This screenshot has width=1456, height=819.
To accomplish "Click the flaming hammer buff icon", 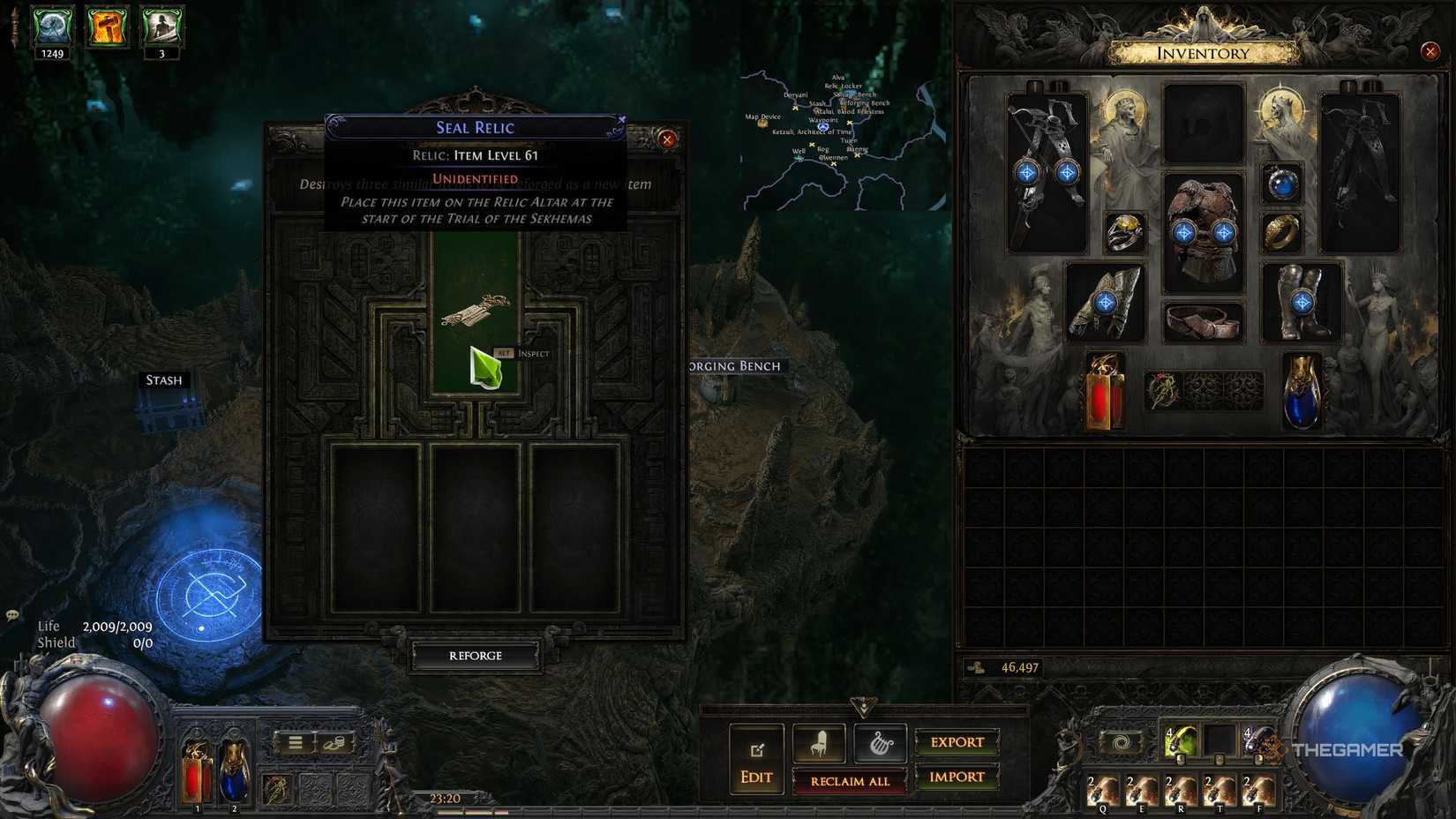I will 106,26.
